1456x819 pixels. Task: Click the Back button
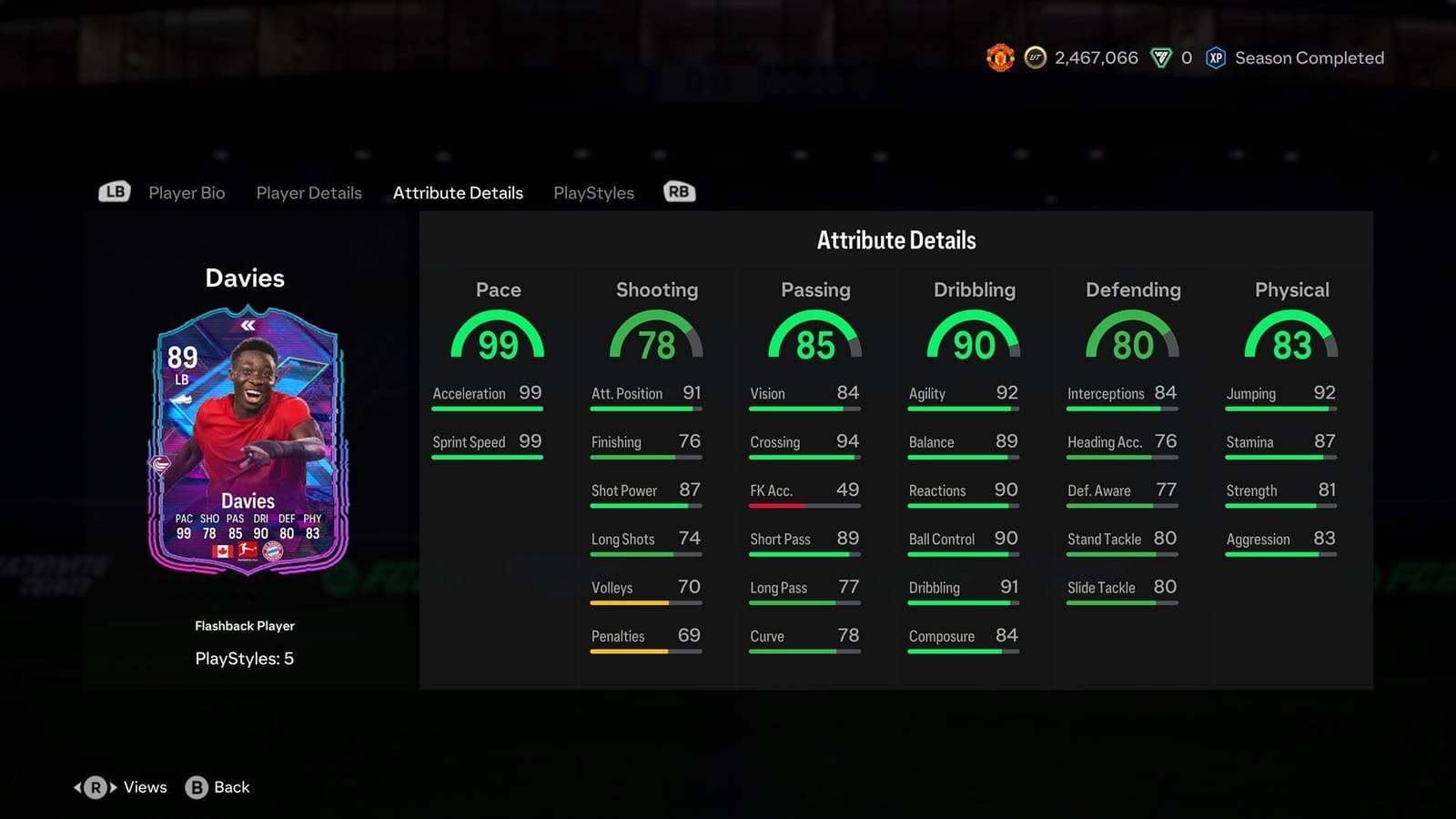pyautogui.click(x=231, y=787)
